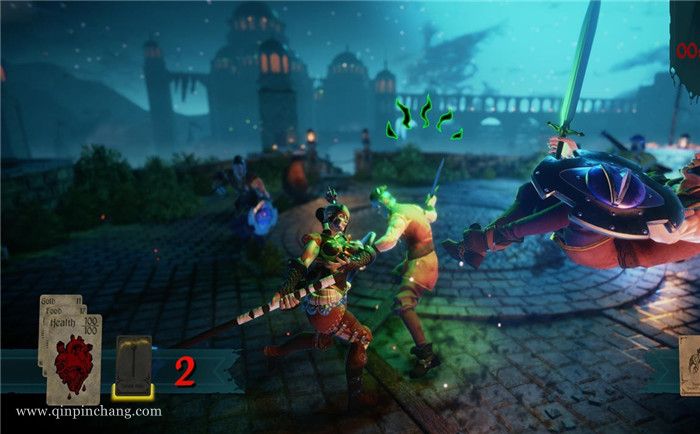Select the dark card with the yellow bracket
Screen dimensions: 700x434
[x=132, y=366]
